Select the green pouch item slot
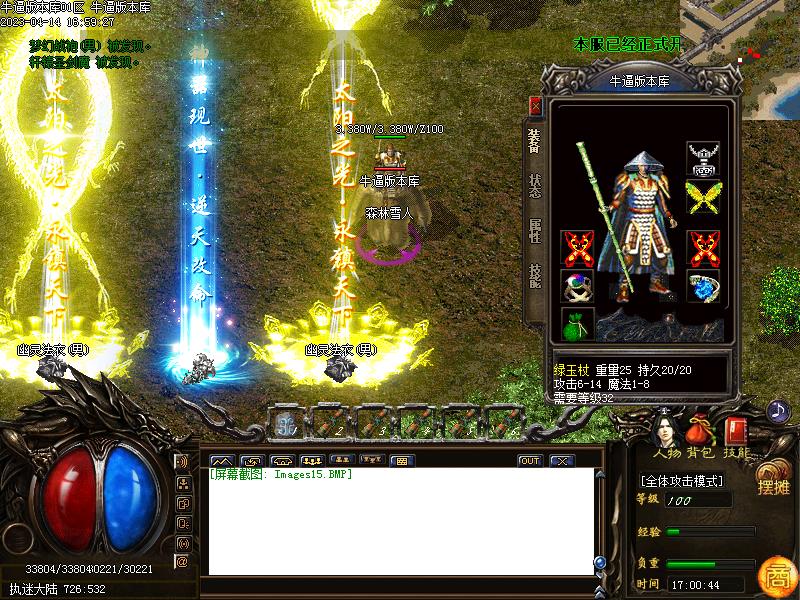800x600 pixels. pos(577,324)
